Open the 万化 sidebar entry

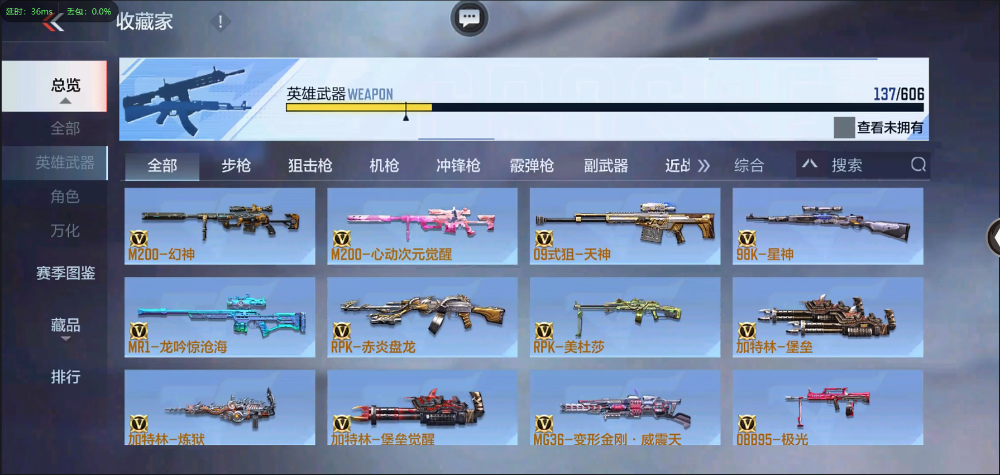[x=66, y=230]
